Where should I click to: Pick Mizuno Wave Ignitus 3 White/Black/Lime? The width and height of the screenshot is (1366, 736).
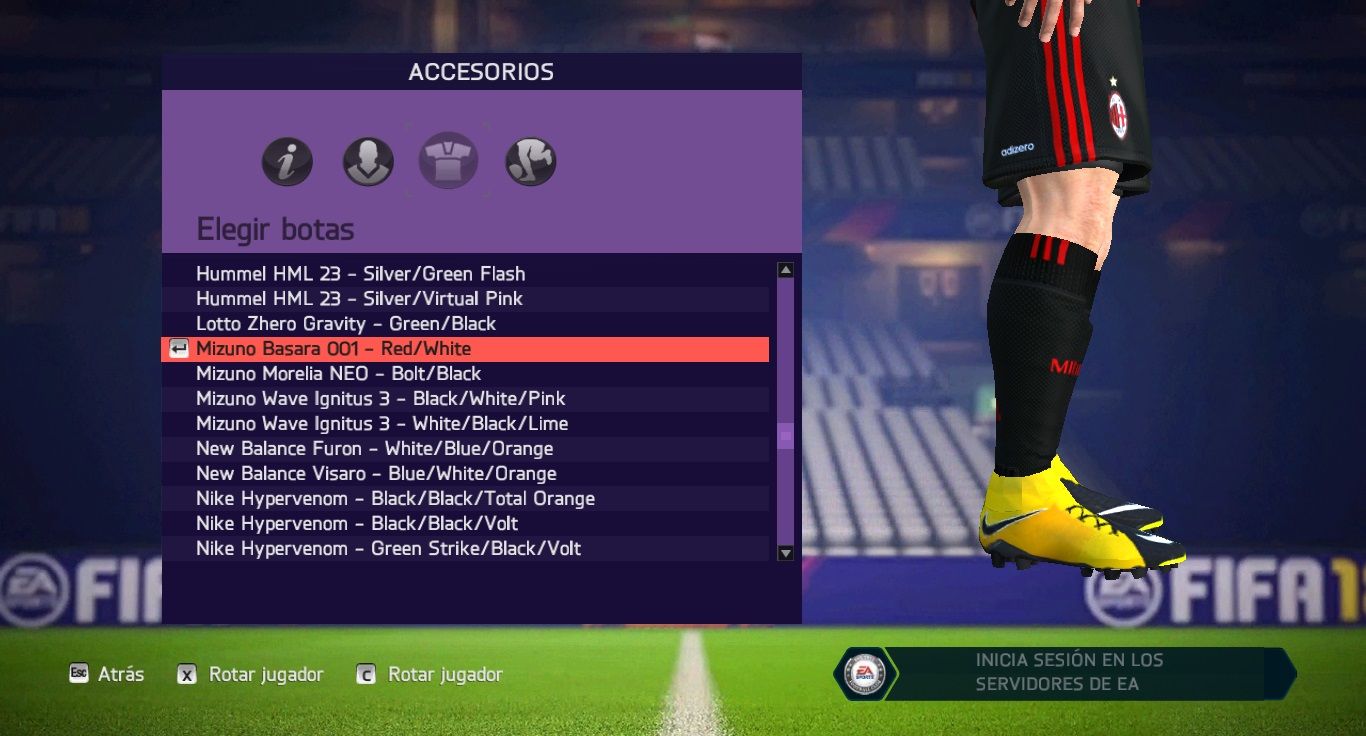382,424
